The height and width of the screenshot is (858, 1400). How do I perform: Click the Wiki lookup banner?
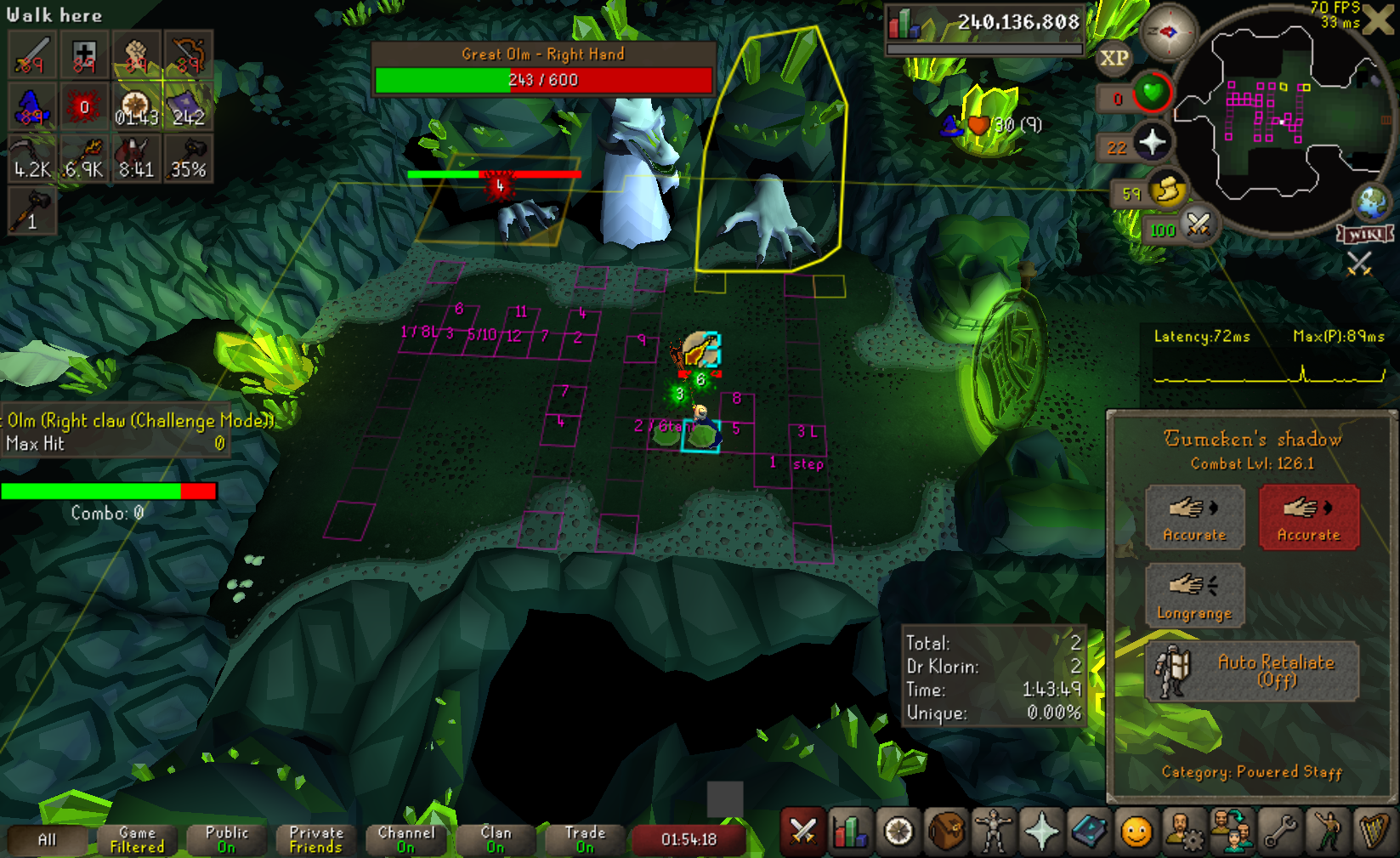pos(1365,234)
